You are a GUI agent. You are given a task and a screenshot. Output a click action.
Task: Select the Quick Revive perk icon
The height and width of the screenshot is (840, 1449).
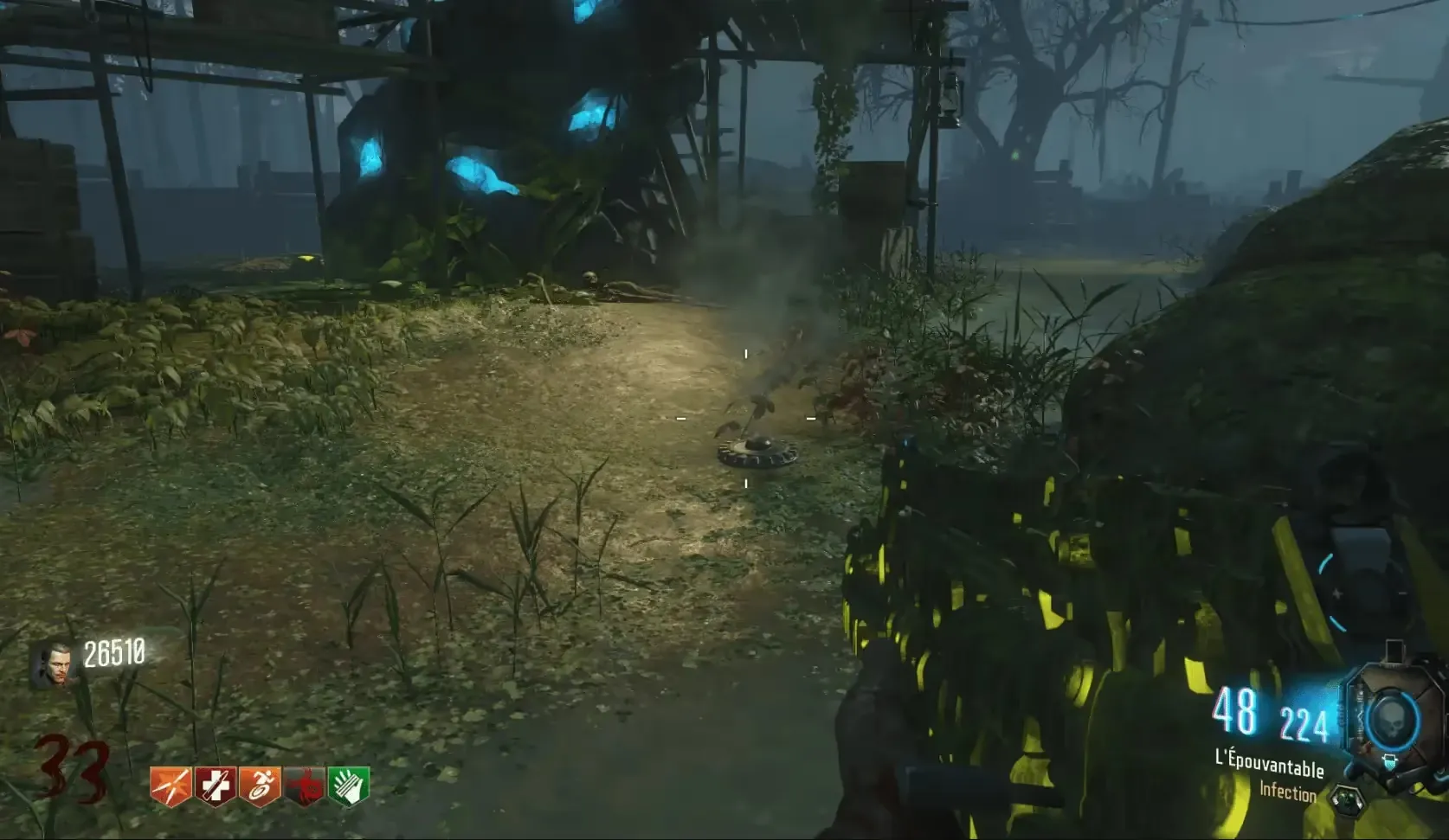(215, 786)
